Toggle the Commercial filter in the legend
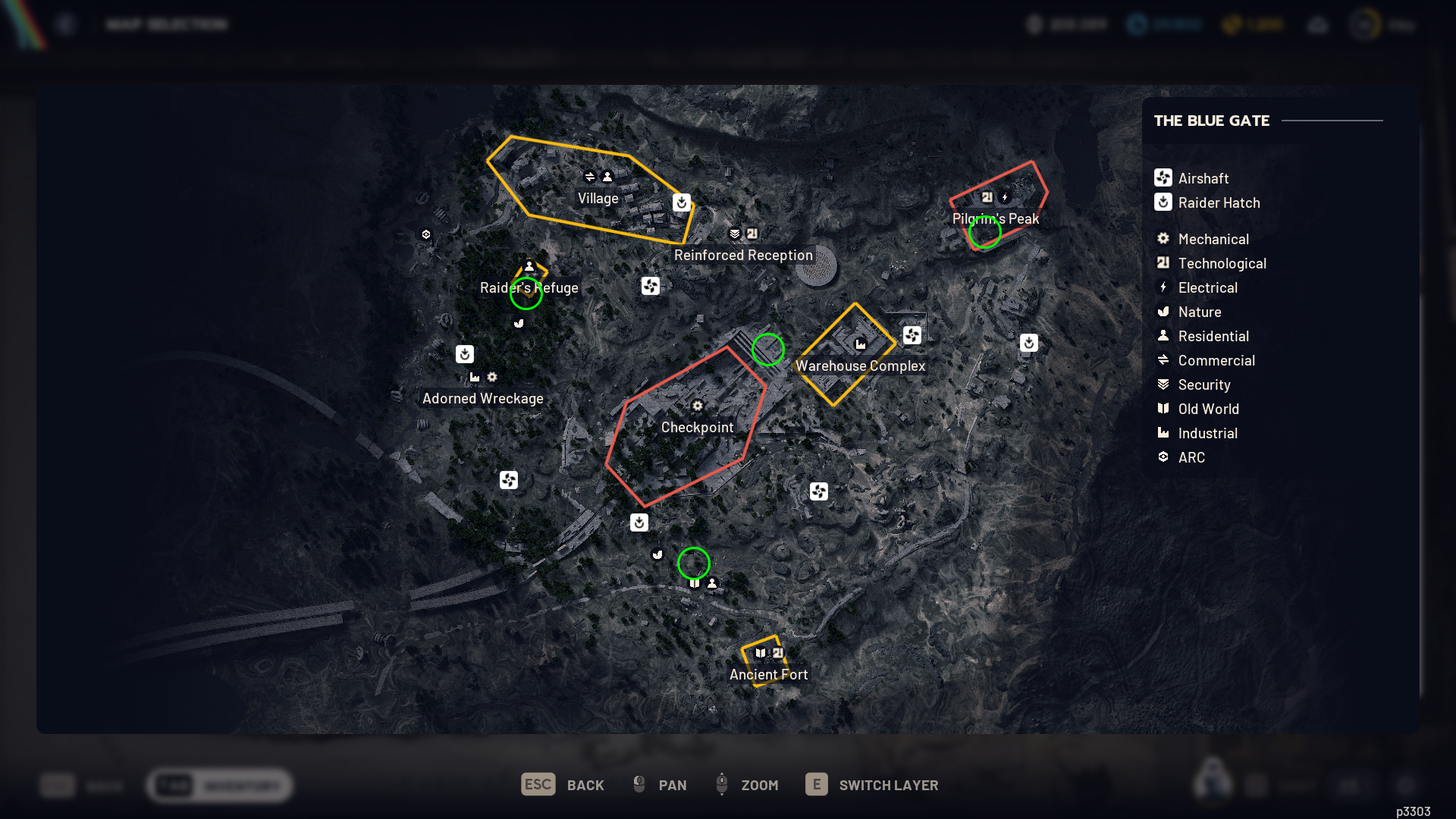1456x819 pixels. coord(1164,360)
